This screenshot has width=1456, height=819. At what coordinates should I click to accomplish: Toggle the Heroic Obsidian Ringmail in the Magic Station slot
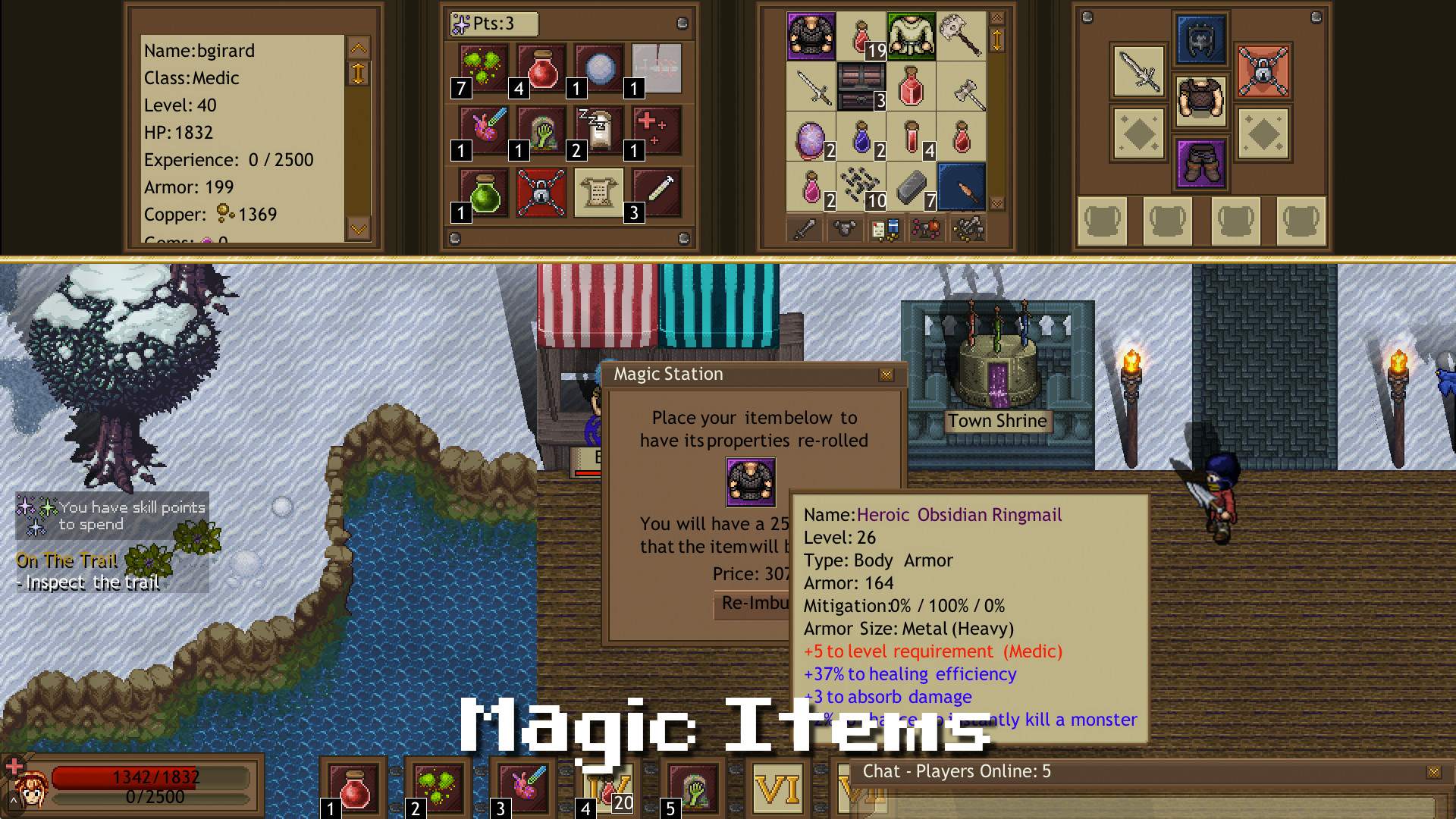(x=751, y=482)
